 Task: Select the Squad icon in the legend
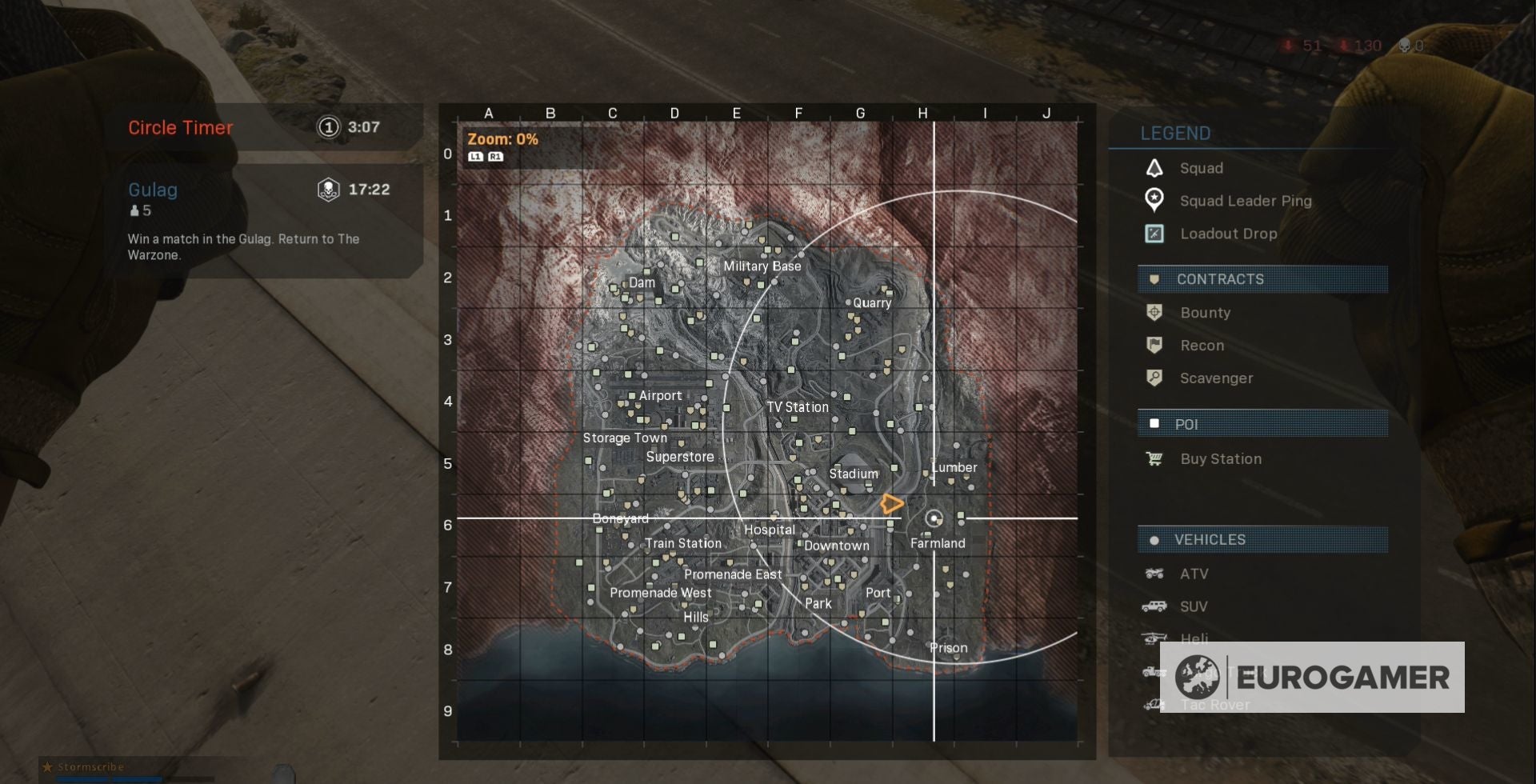1155,168
